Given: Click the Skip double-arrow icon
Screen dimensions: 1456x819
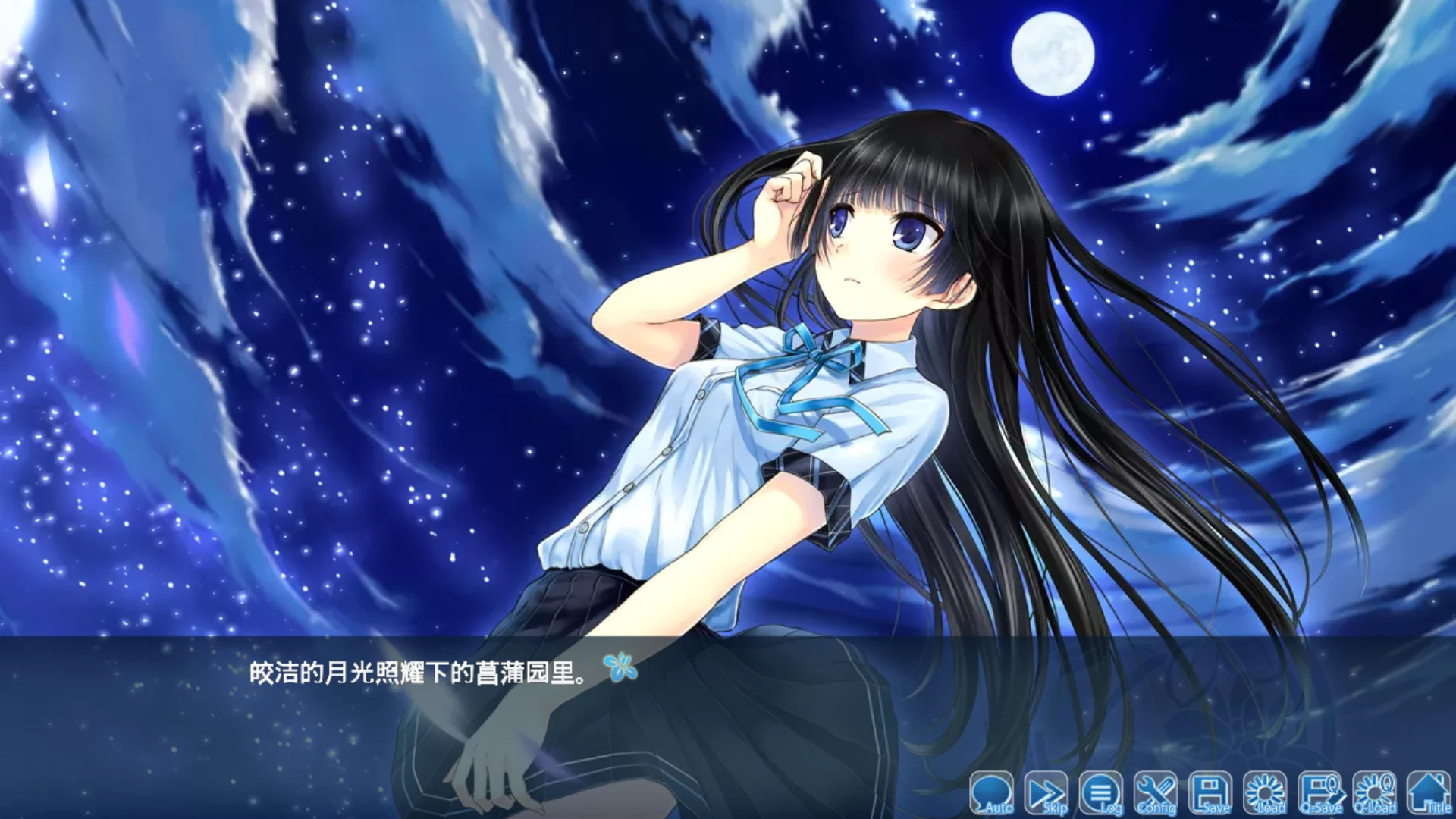Looking at the screenshot, I should pyautogui.click(x=1046, y=792).
